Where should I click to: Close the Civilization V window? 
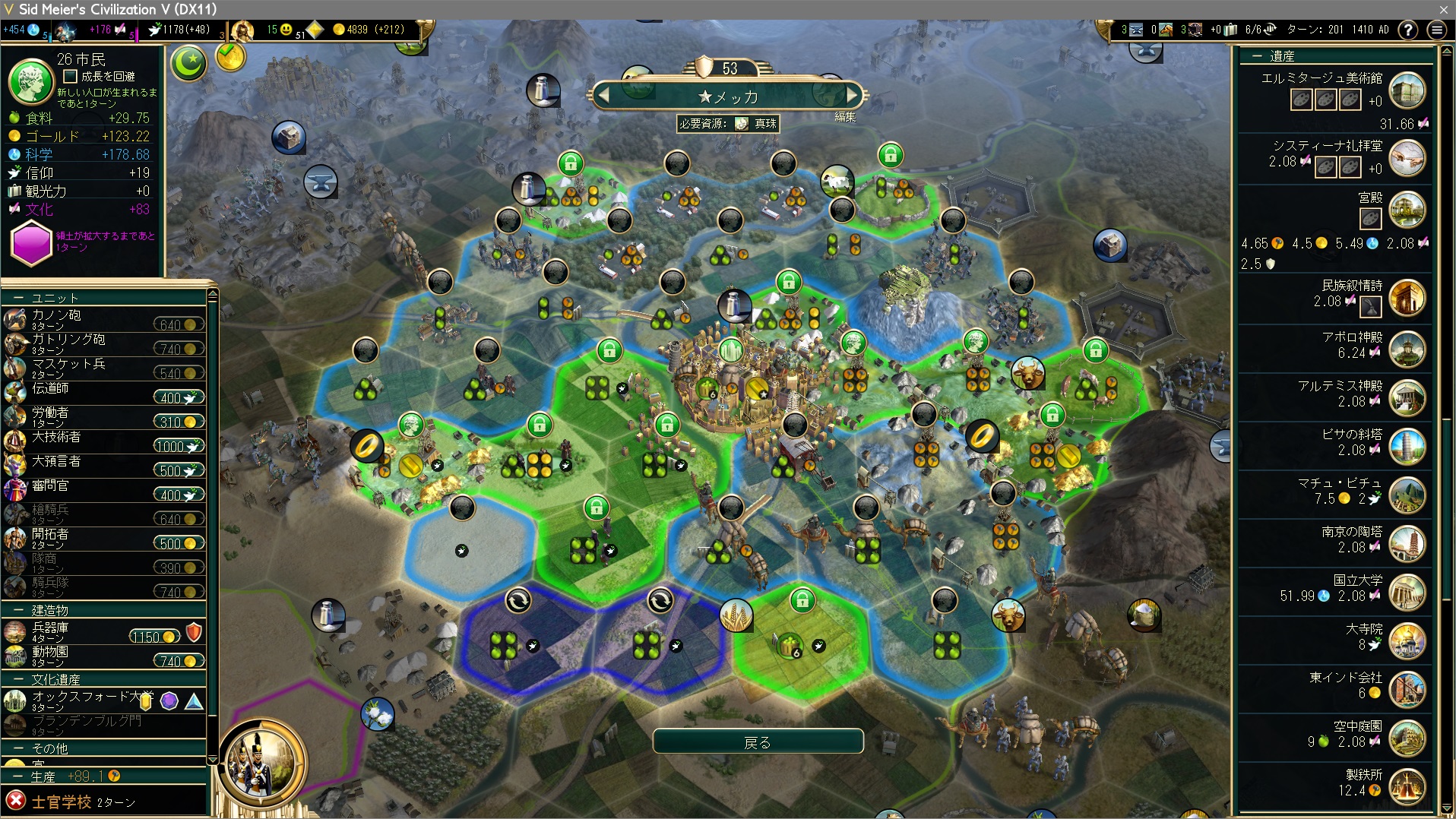pyautogui.click(x=1443, y=9)
